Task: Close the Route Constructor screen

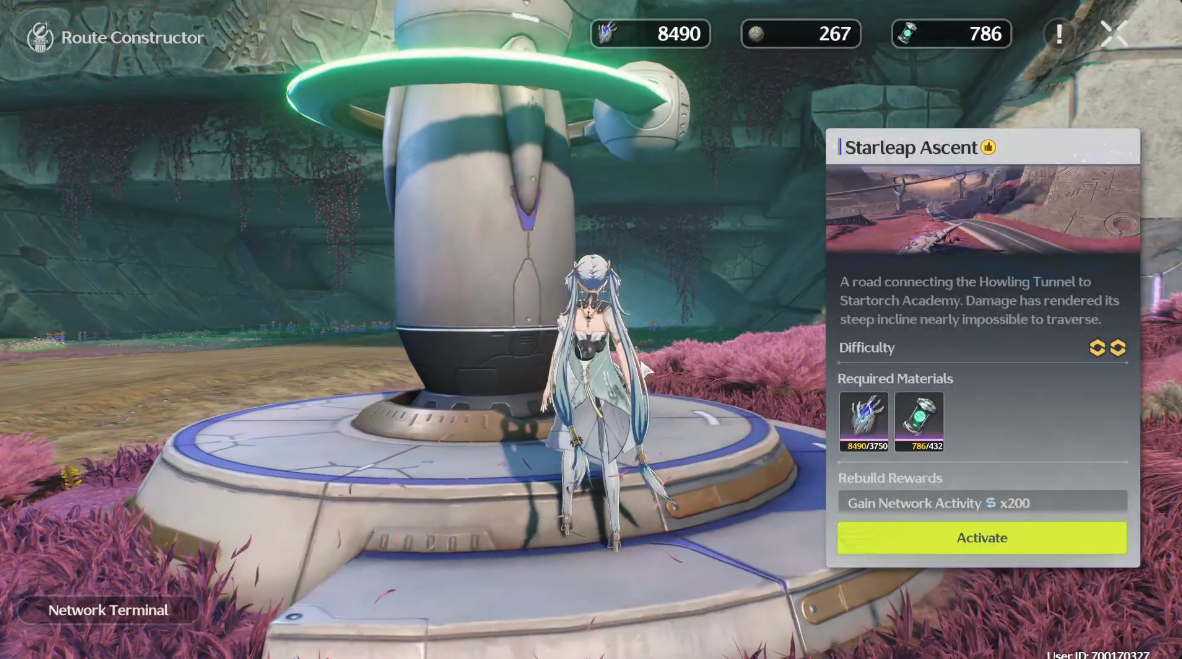Action: tap(1114, 34)
